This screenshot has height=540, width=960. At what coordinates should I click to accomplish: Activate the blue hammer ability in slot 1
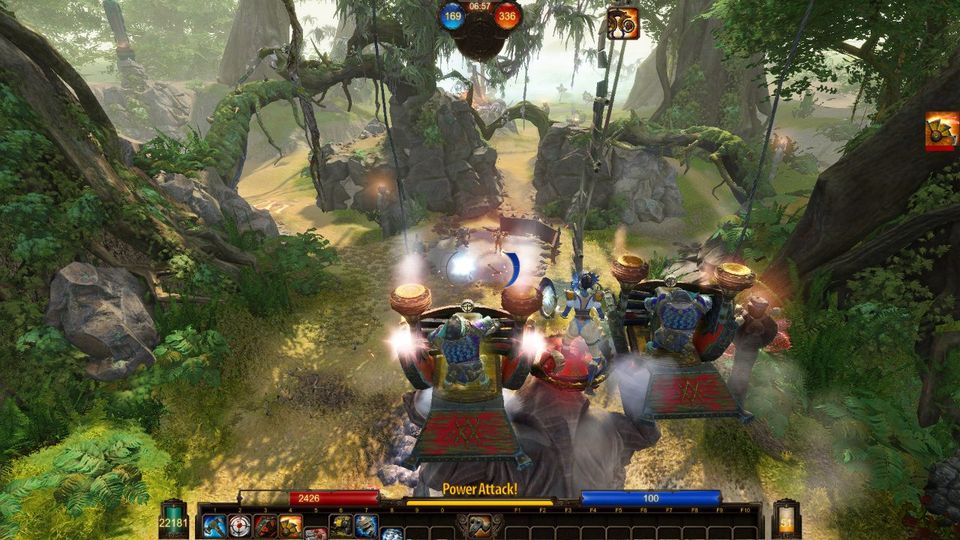click(215, 525)
